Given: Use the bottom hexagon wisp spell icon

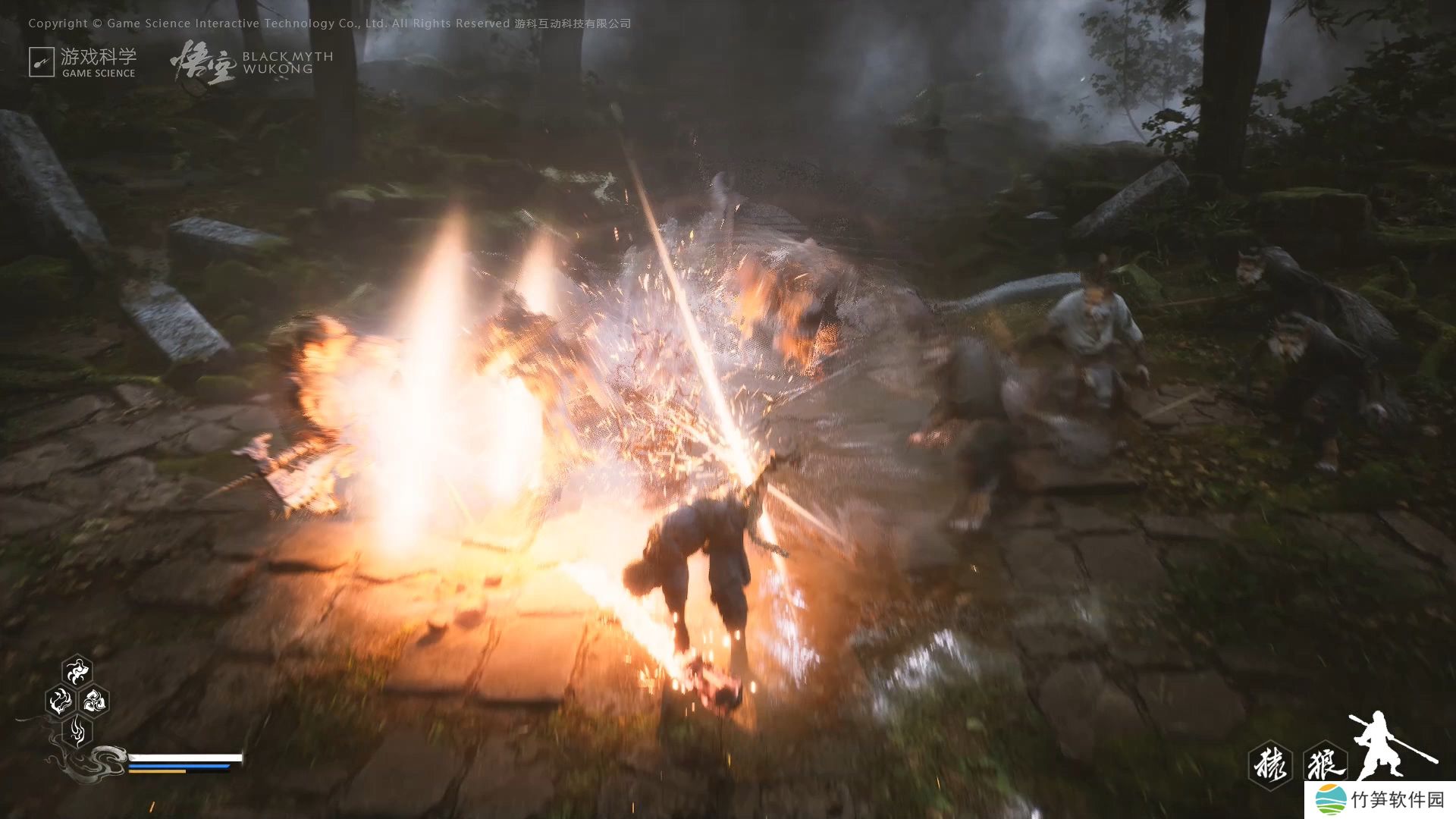Looking at the screenshot, I should click(77, 731).
